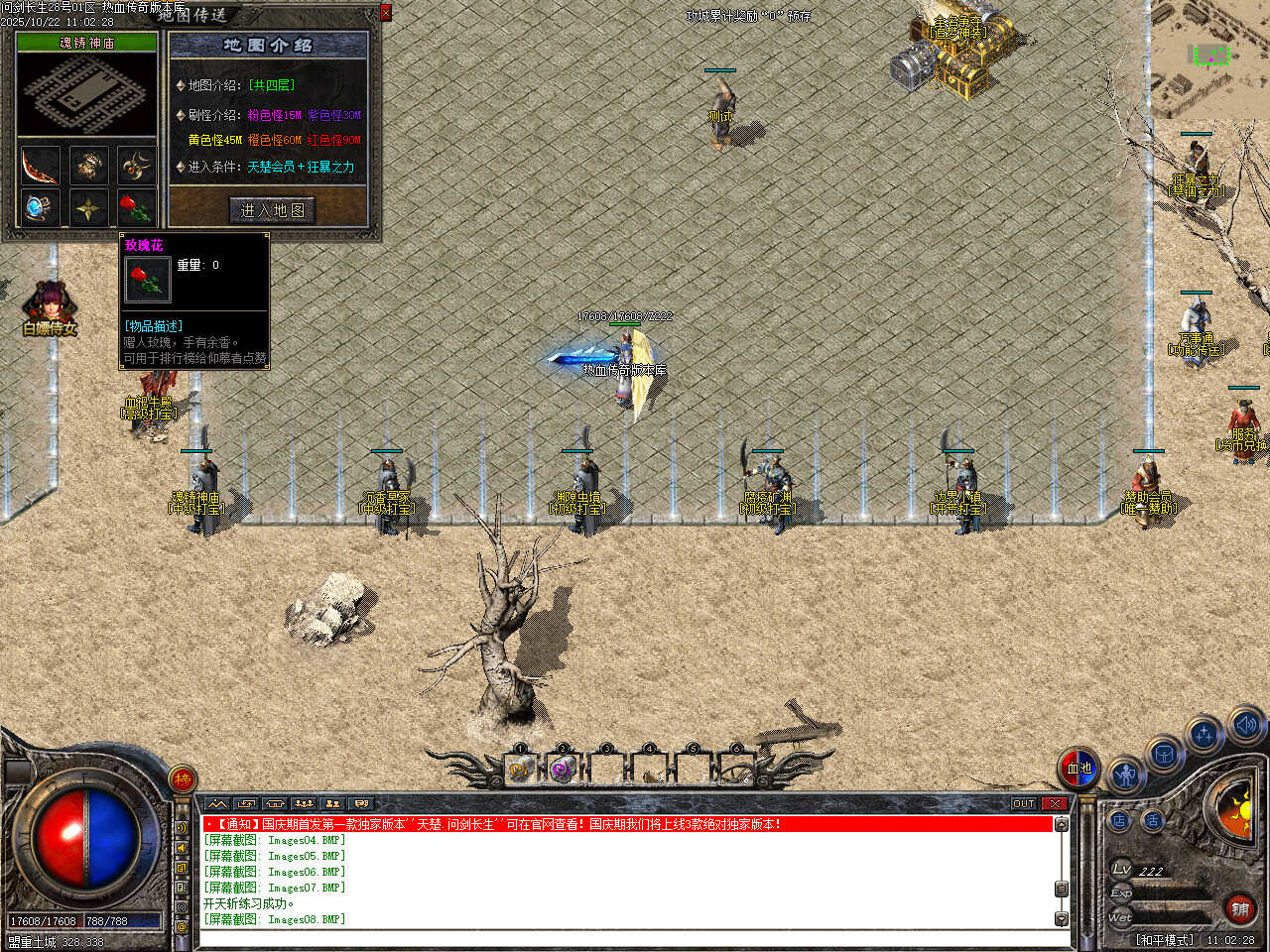Toggle the sound speaker round button
This screenshot has height=952, width=1270.
[1245, 725]
